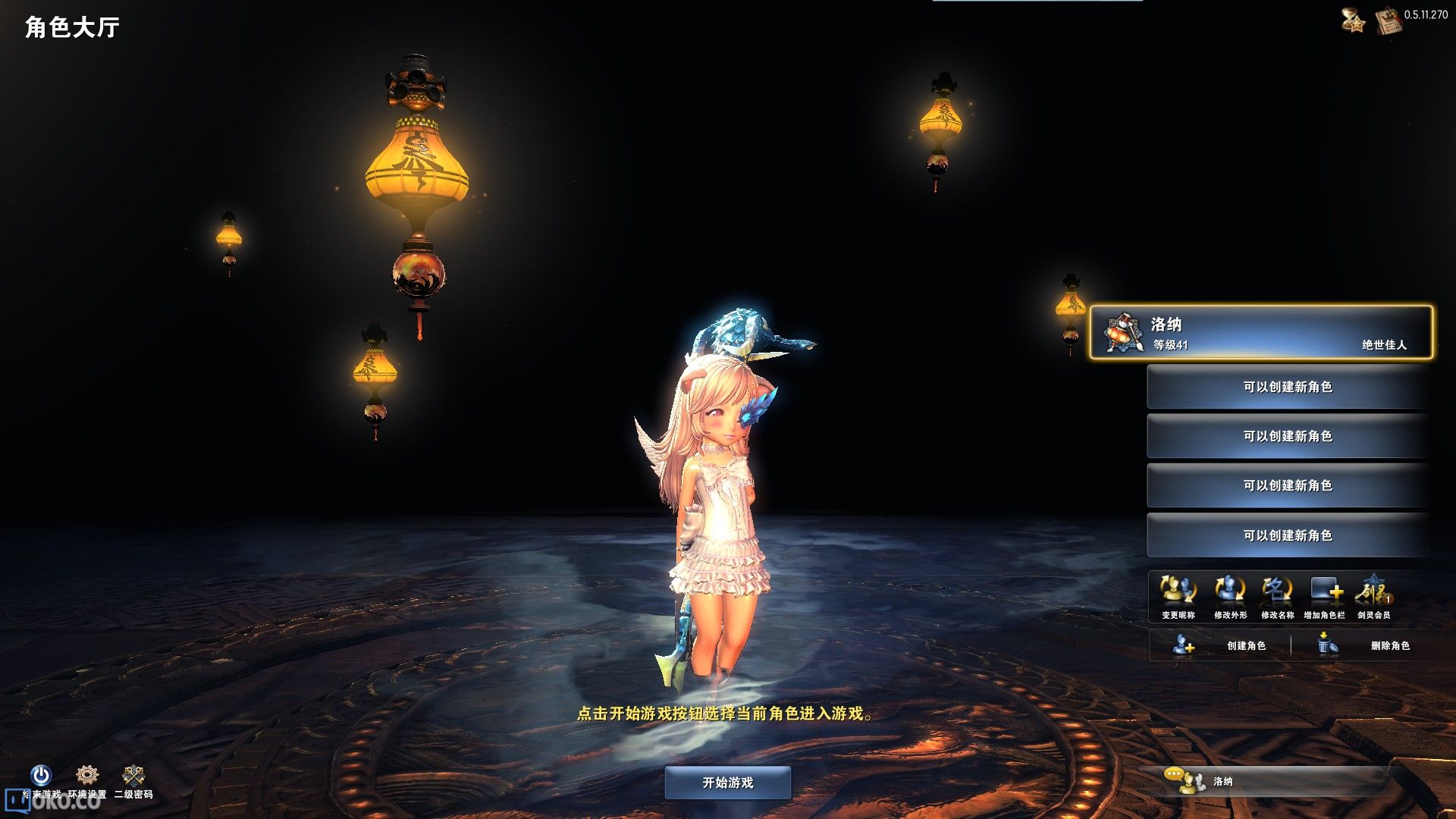
Task: Click the hourglass with star icon
Action: (1353, 20)
